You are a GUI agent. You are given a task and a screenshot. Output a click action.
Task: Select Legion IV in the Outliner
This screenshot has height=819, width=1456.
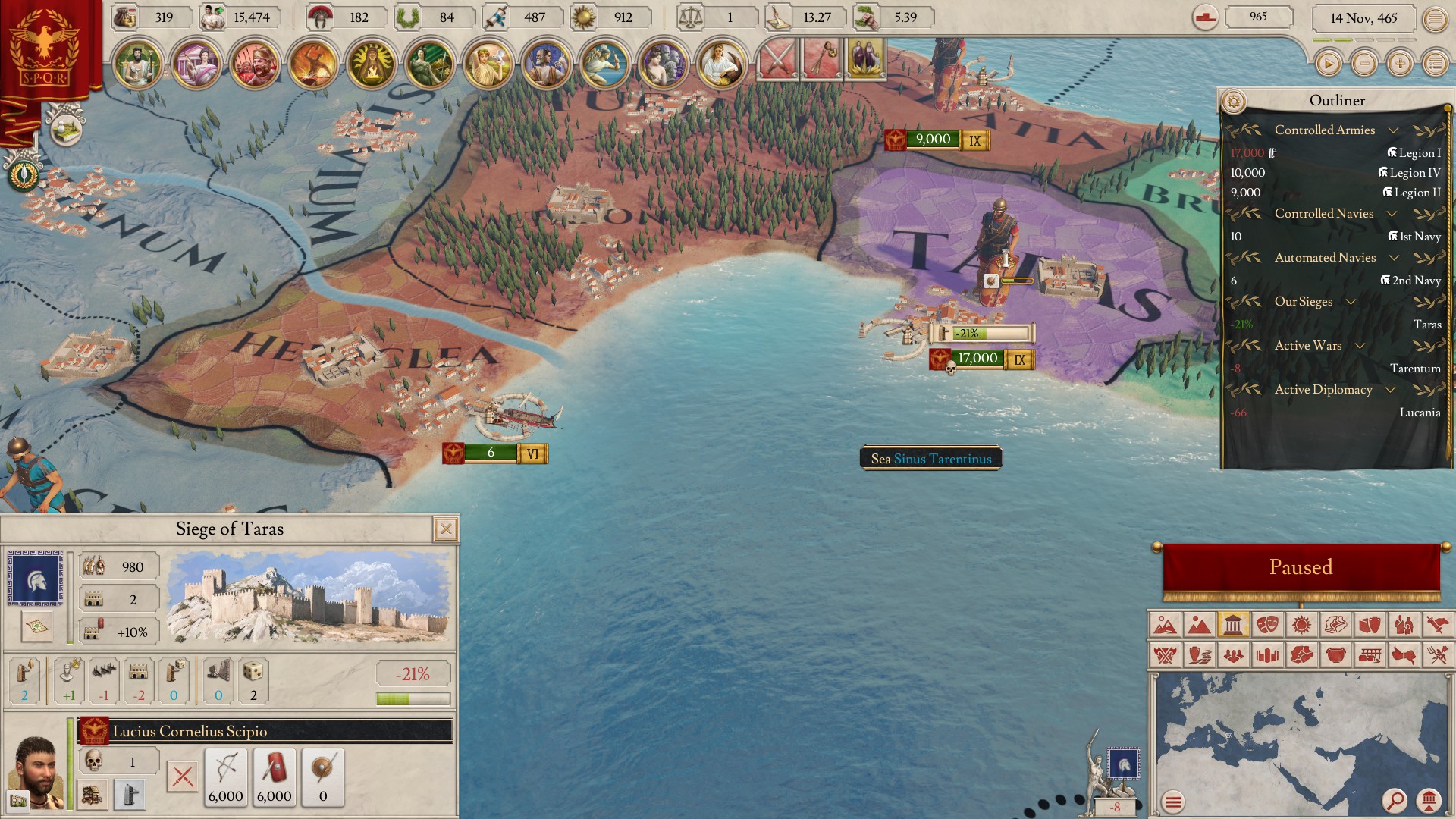1410,172
